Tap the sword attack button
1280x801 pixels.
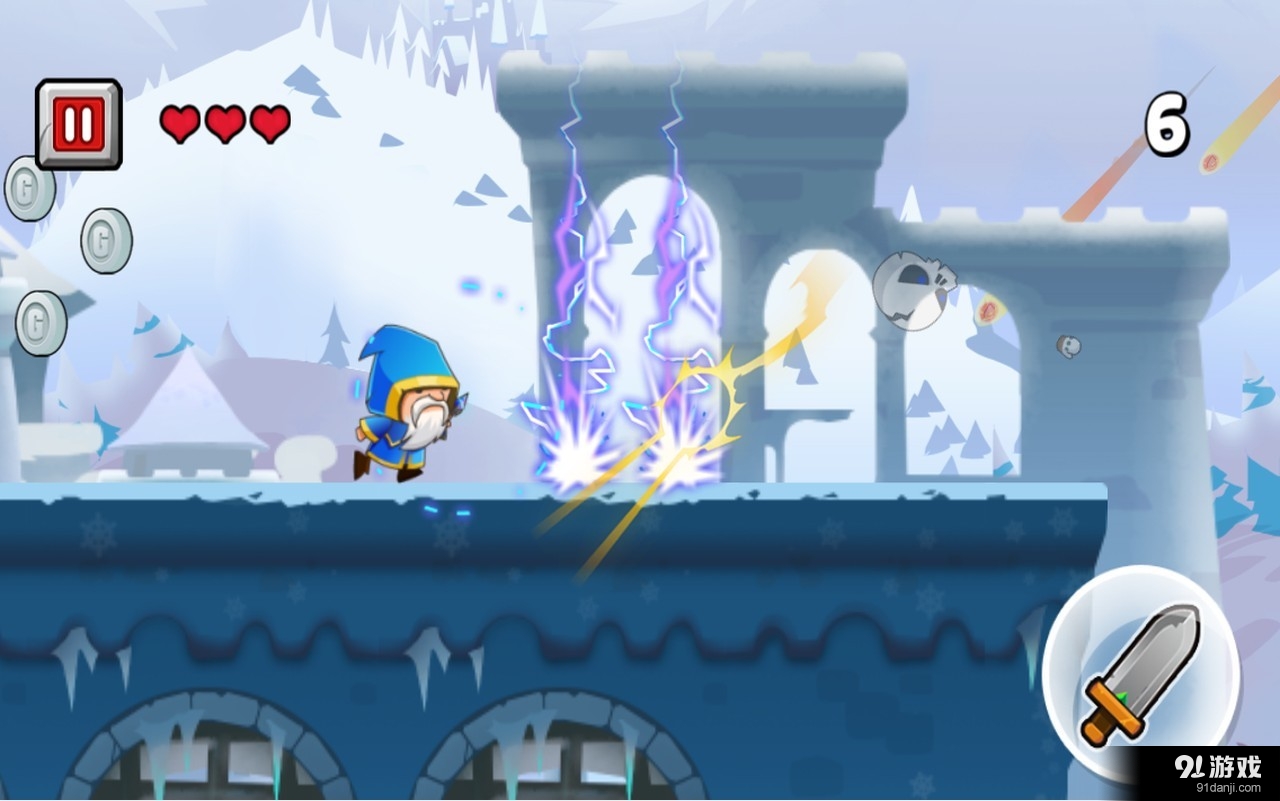[1140, 671]
